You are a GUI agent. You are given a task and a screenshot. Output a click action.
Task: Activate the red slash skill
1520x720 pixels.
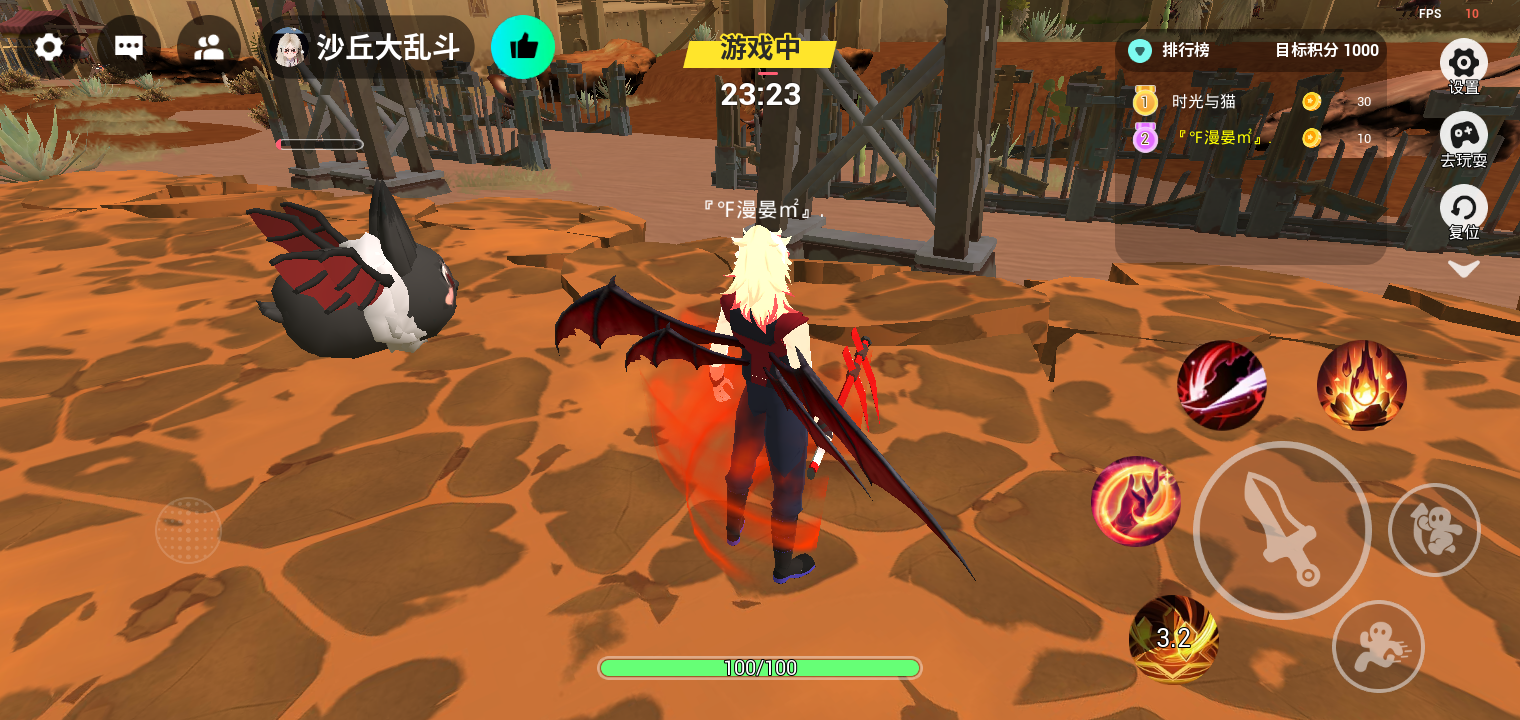click(1221, 385)
